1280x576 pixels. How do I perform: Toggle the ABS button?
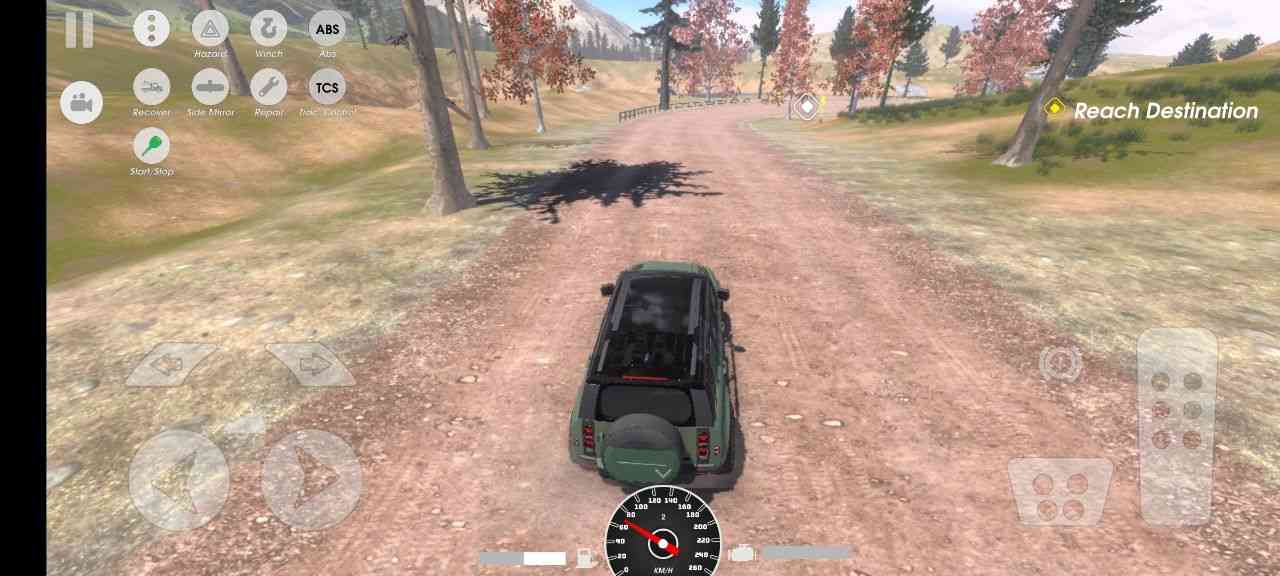click(327, 28)
